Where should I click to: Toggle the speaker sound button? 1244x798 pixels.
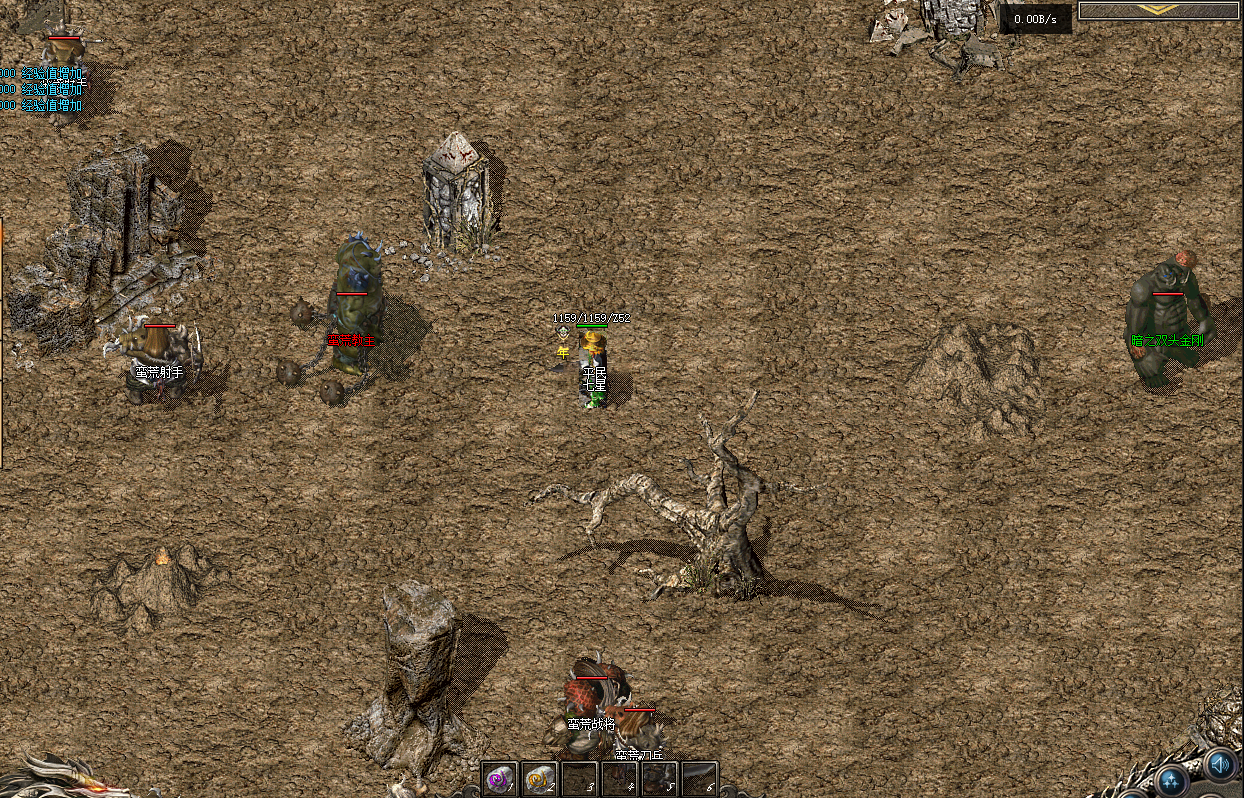1219,765
